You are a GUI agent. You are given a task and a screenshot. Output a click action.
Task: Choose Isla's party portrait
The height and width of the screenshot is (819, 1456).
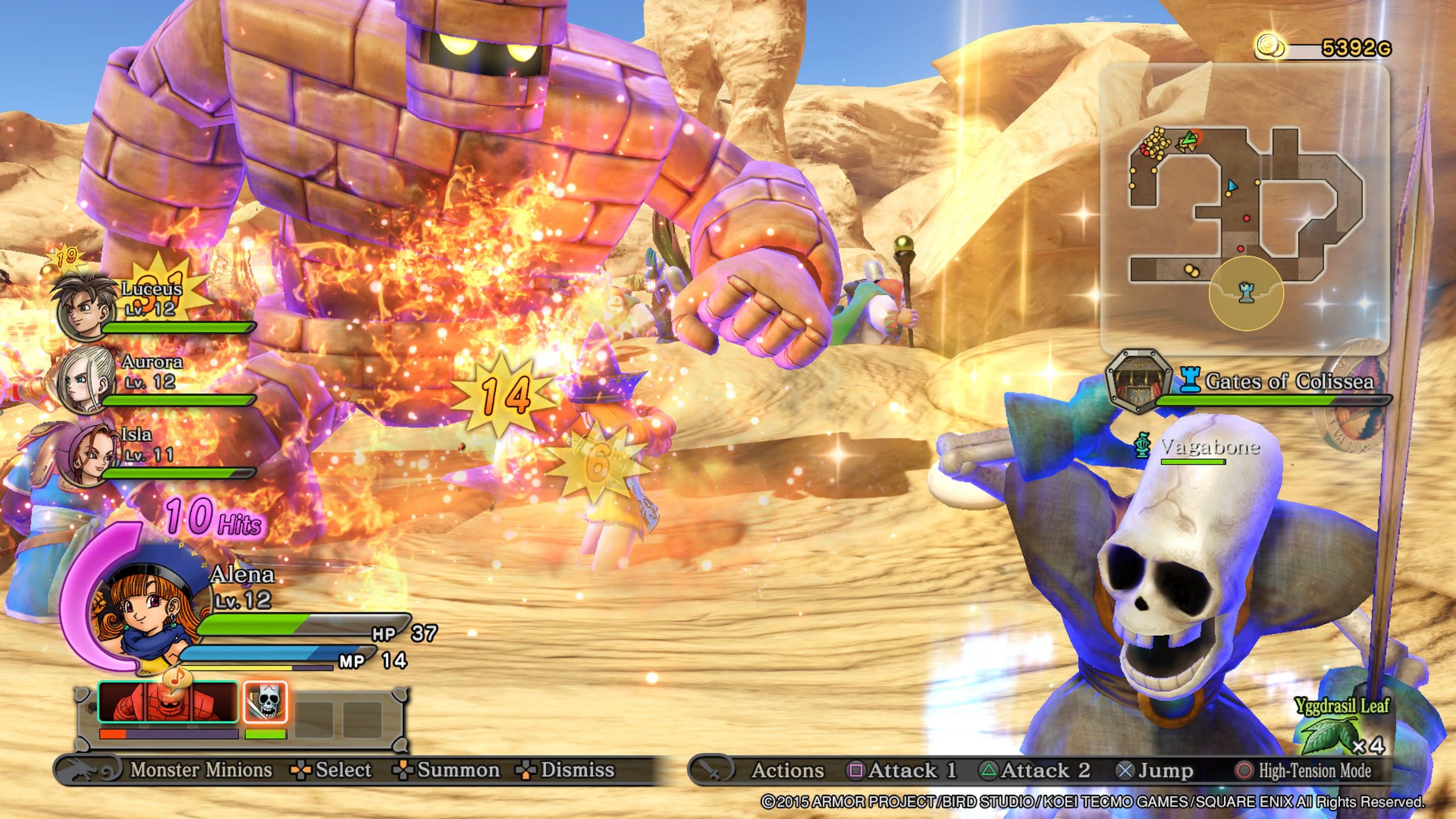click(x=85, y=454)
